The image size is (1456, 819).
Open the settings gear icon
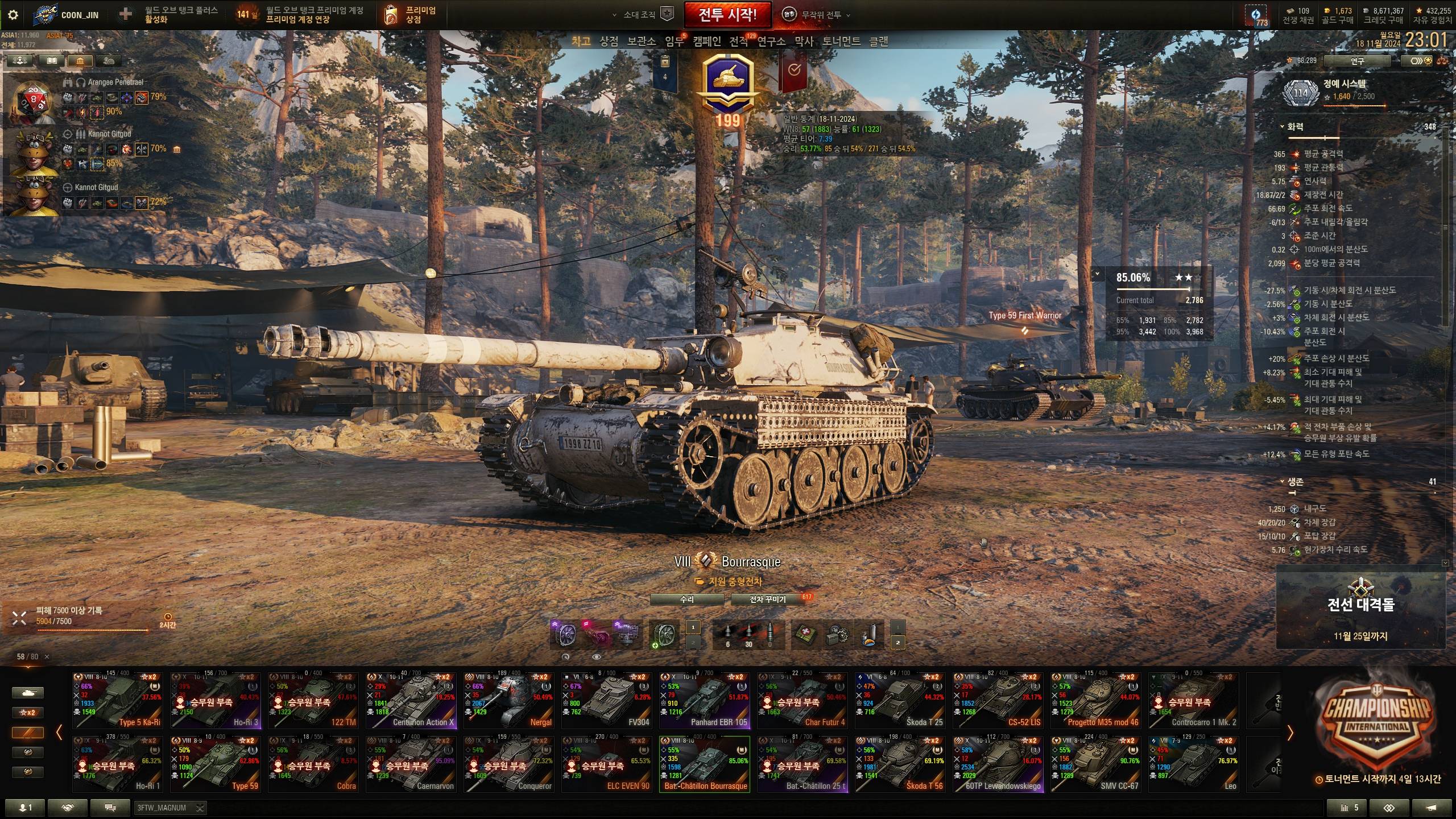(13, 15)
